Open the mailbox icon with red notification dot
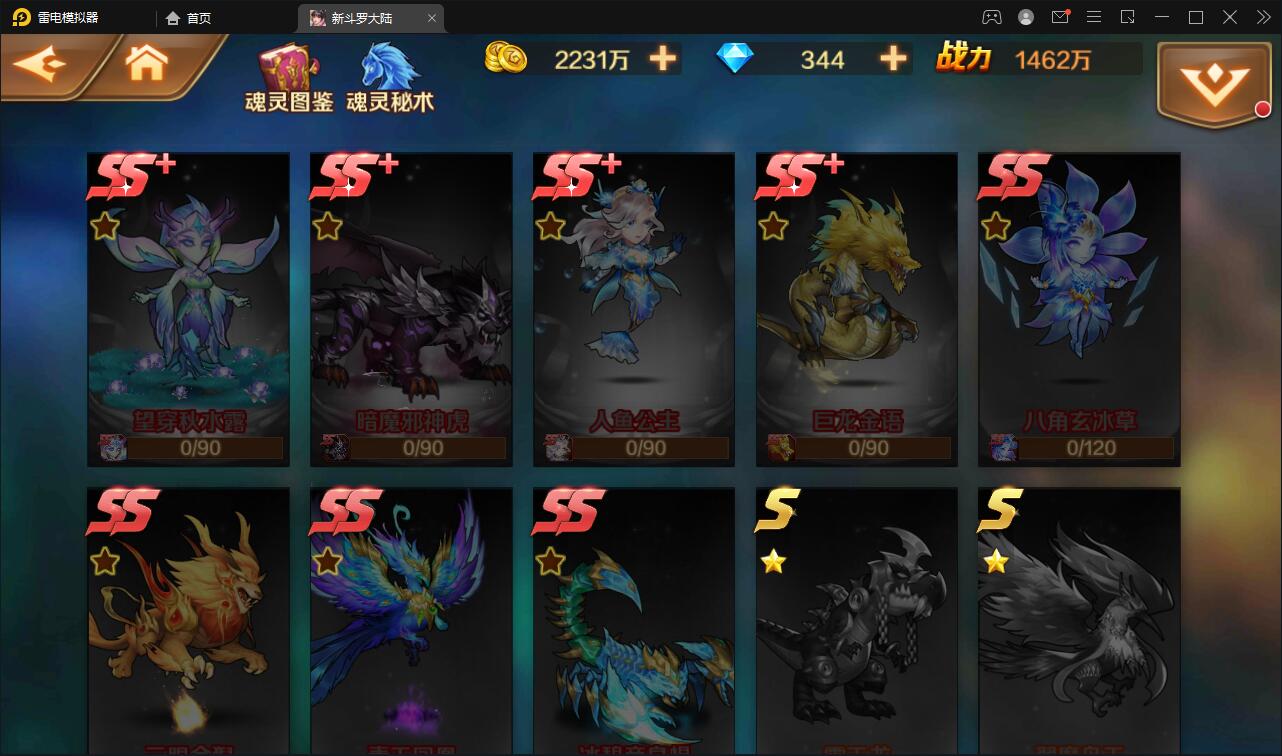 pos(1060,17)
